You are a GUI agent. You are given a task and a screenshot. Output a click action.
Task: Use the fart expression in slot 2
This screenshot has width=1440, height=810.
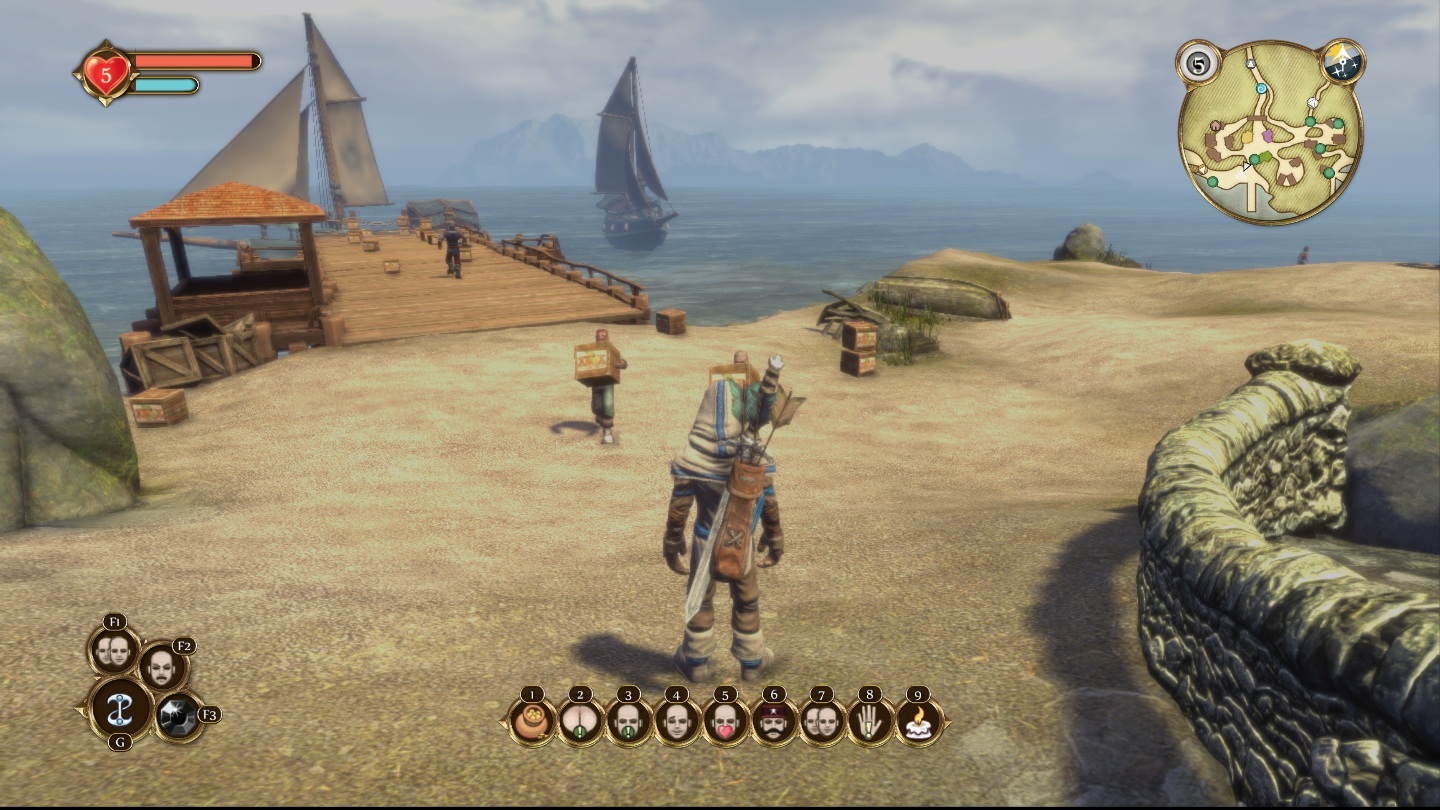point(581,721)
